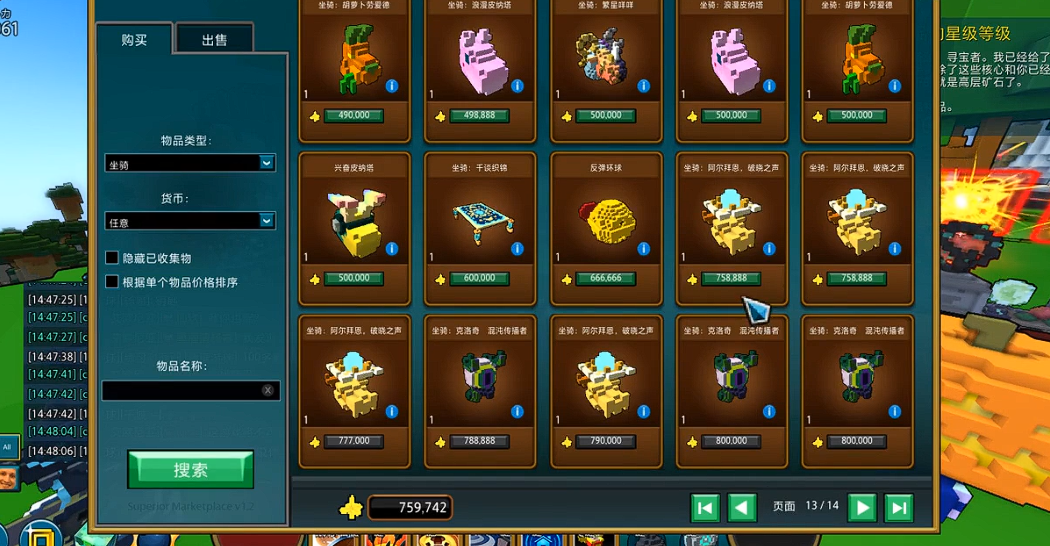
Task: Advance to the next listings page
Action: (861, 508)
